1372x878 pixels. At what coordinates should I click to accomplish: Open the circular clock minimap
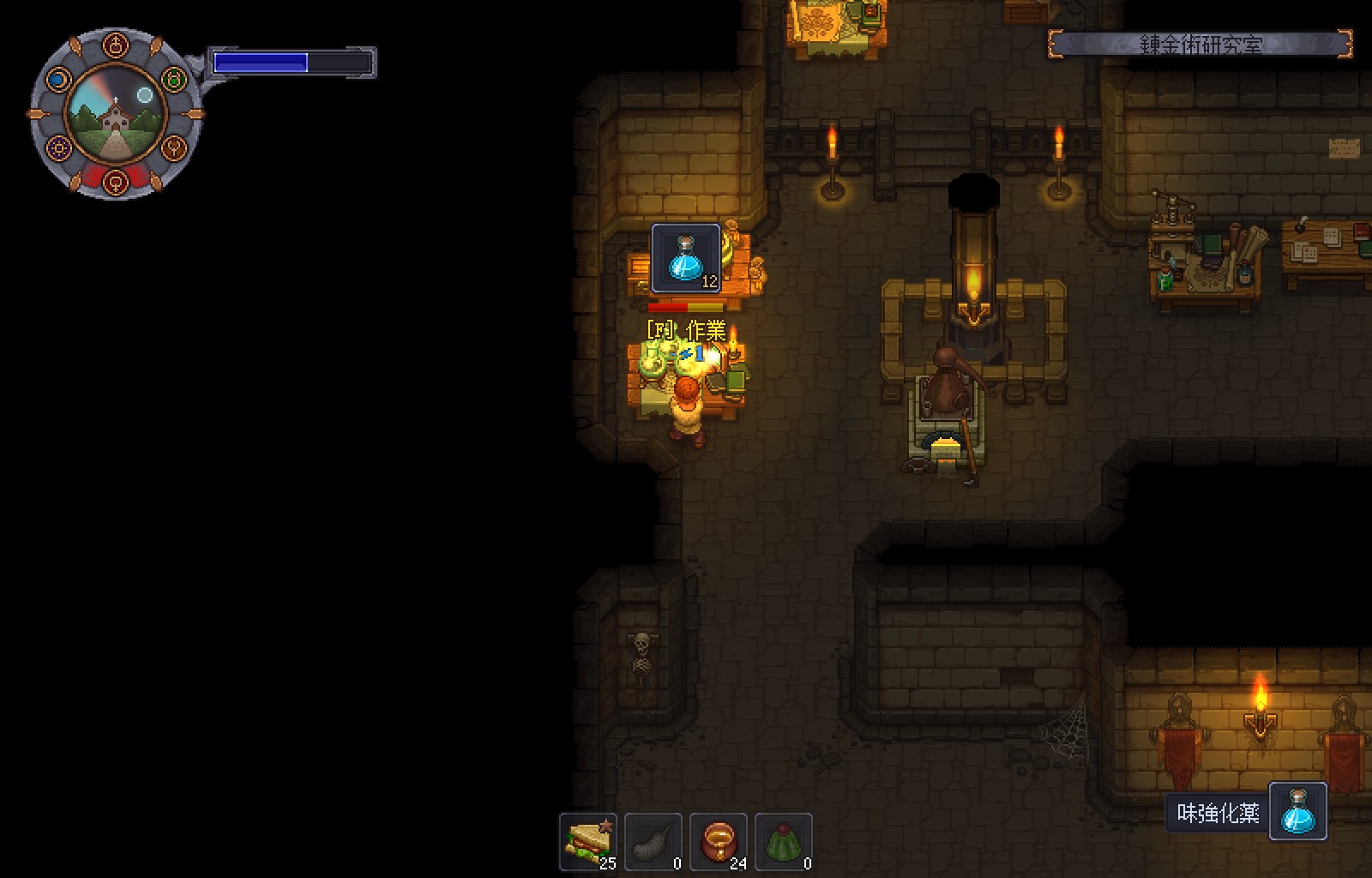pos(115,113)
